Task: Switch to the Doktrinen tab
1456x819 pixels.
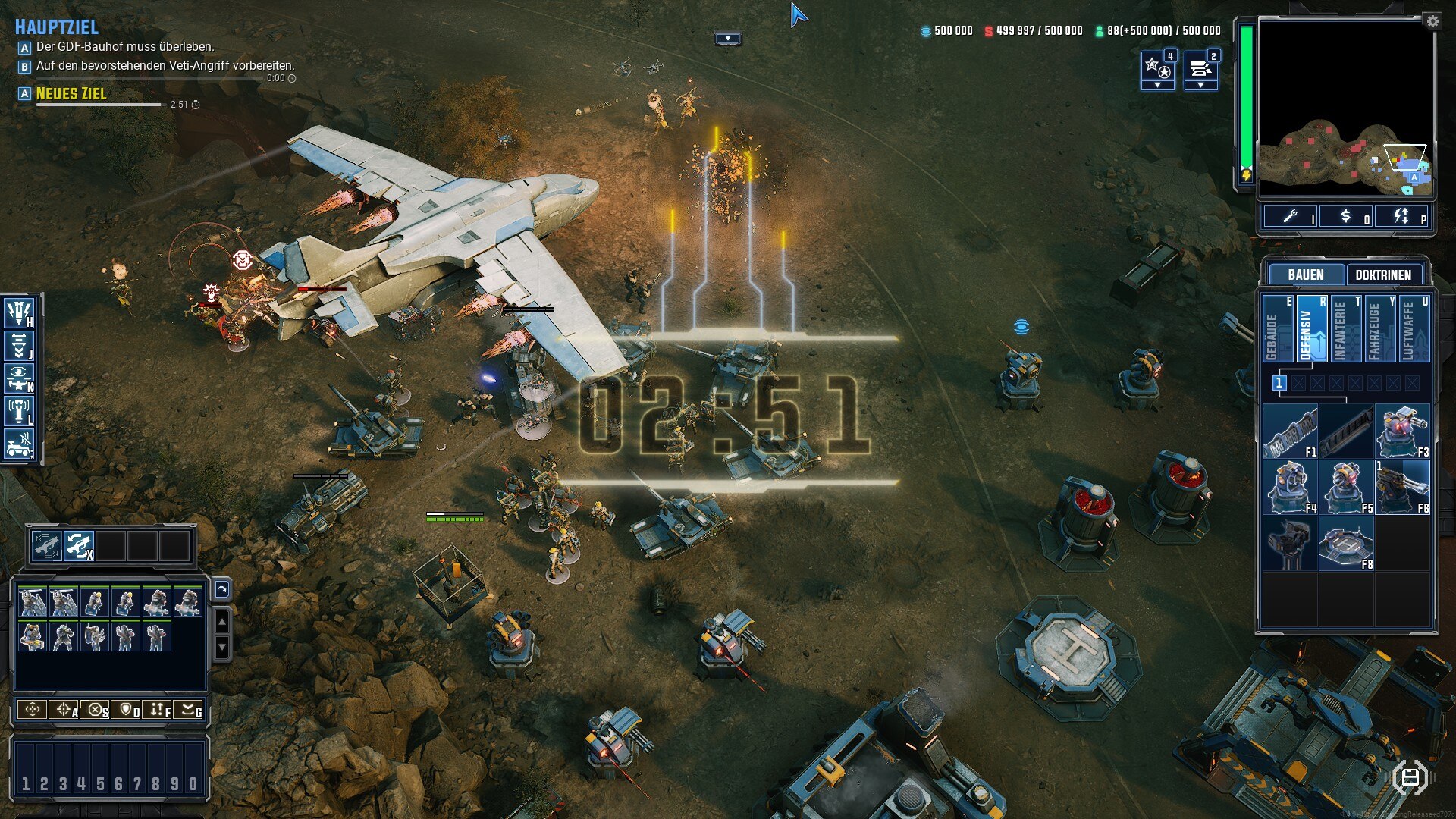Action: [1382, 275]
